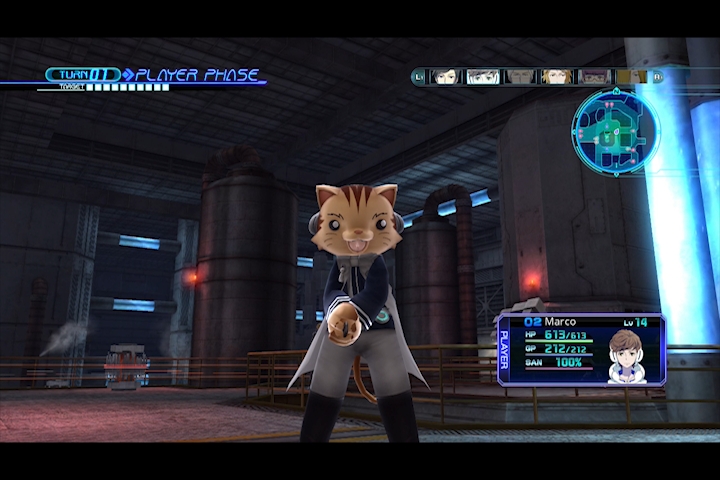The width and height of the screenshot is (720, 480).
Task: Select the orange-haired character portrait in the roster bar
Action: click(557, 76)
